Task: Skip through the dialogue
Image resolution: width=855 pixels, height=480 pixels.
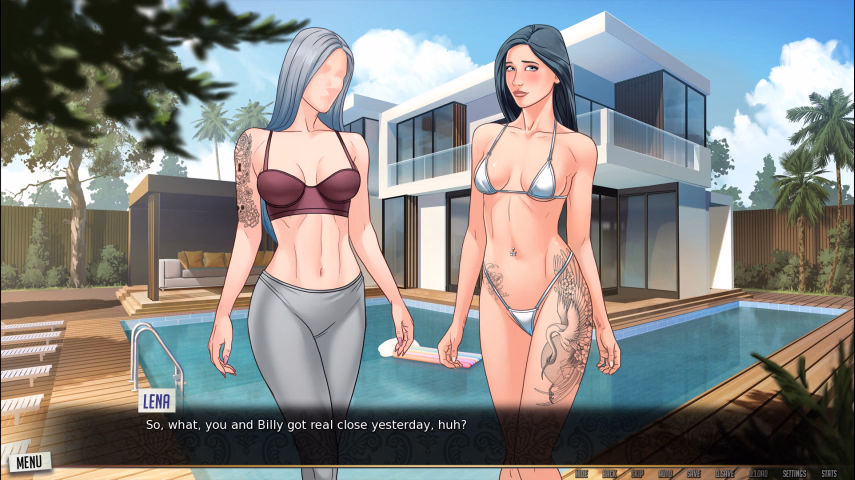Action: 637,473
